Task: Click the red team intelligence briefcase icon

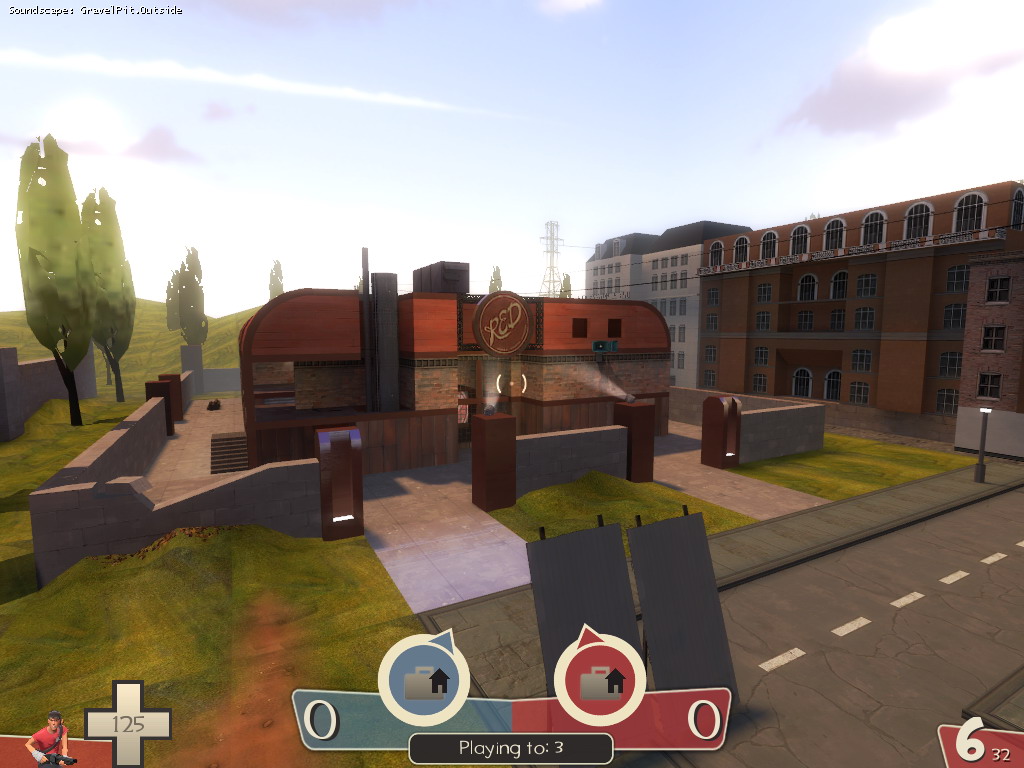Action: (599, 681)
